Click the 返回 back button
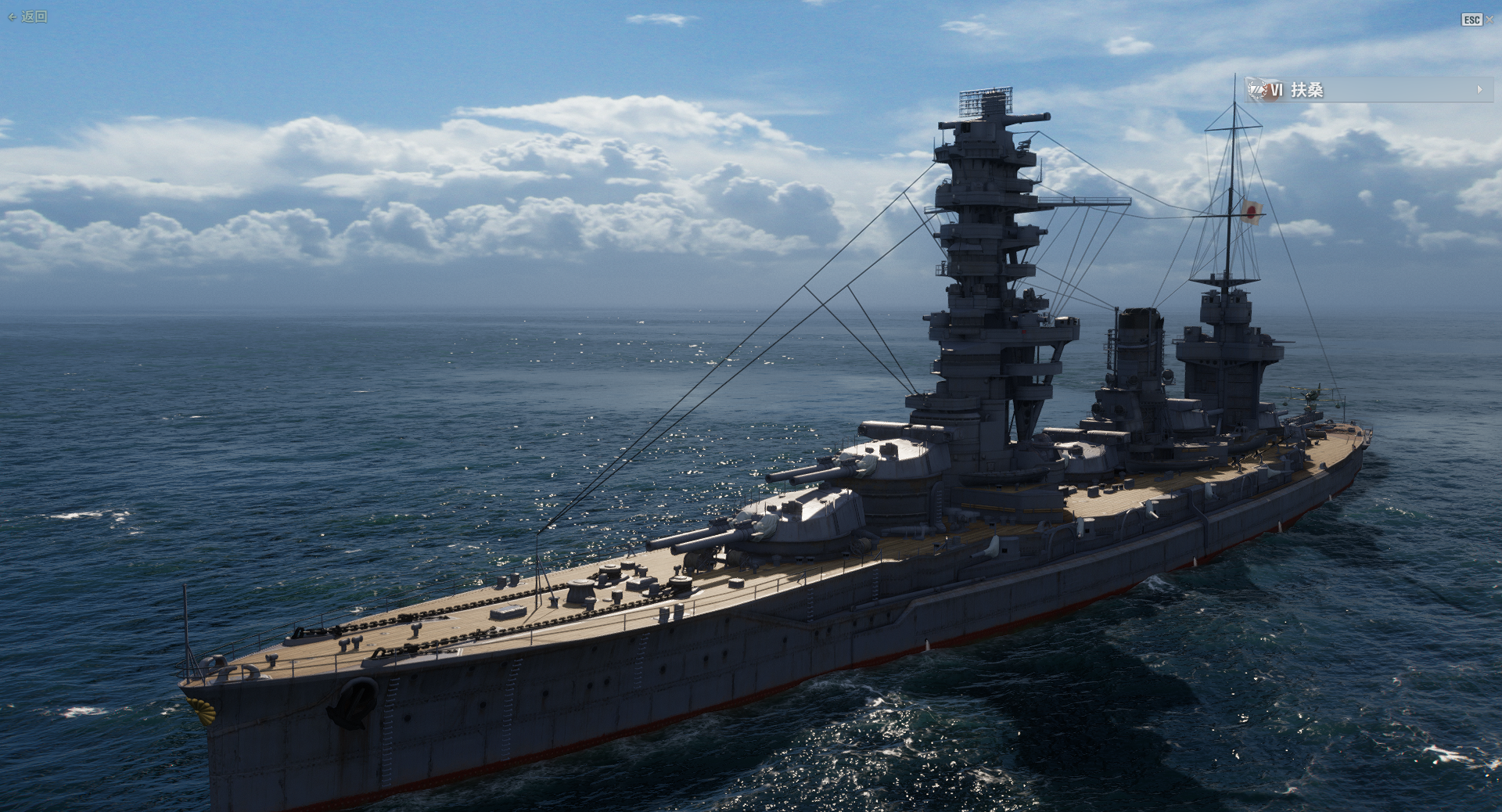Image resolution: width=1502 pixels, height=812 pixels. 28,16
